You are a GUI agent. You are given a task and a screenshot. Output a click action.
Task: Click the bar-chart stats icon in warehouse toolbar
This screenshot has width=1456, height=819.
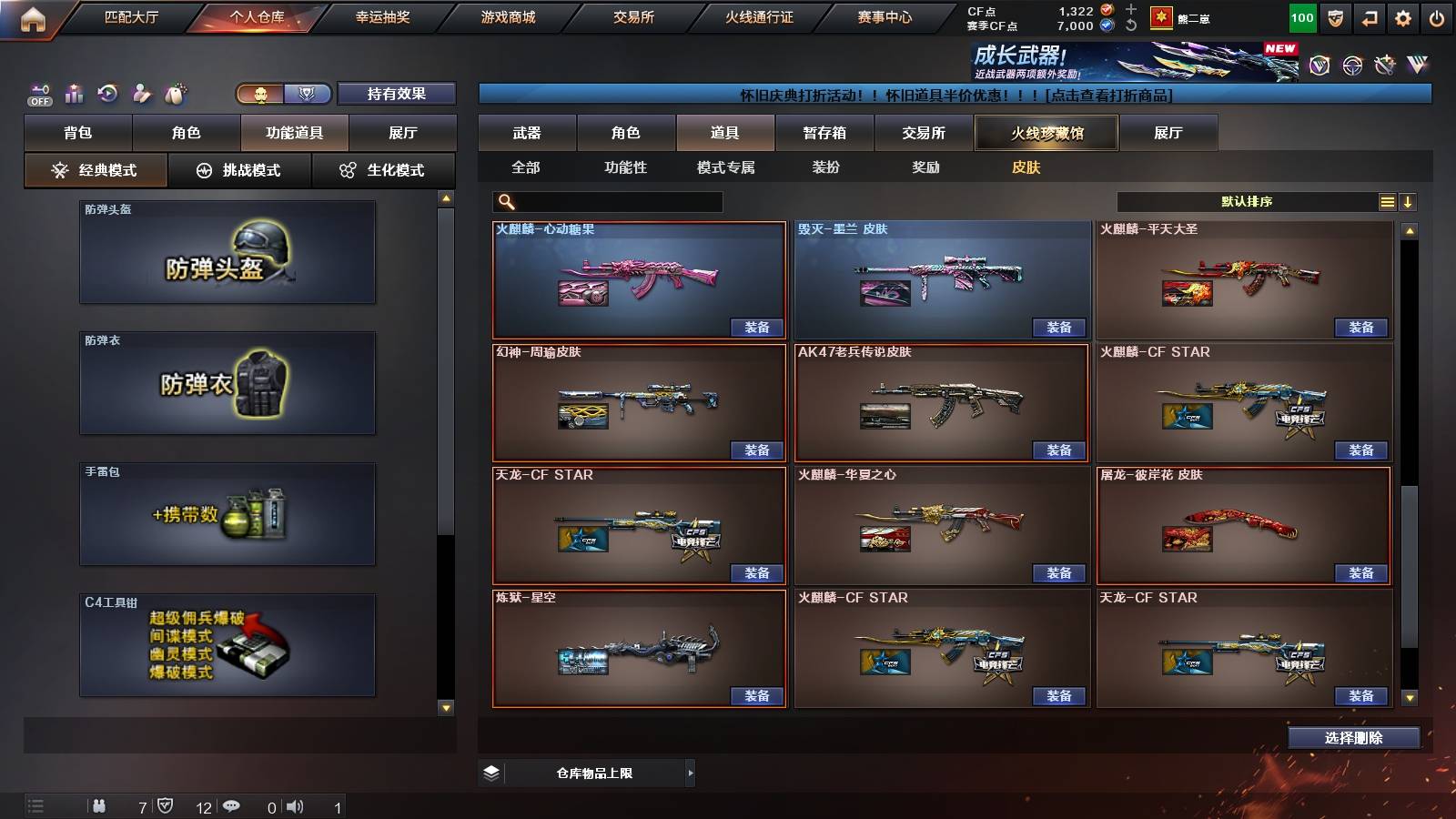pos(75,94)
